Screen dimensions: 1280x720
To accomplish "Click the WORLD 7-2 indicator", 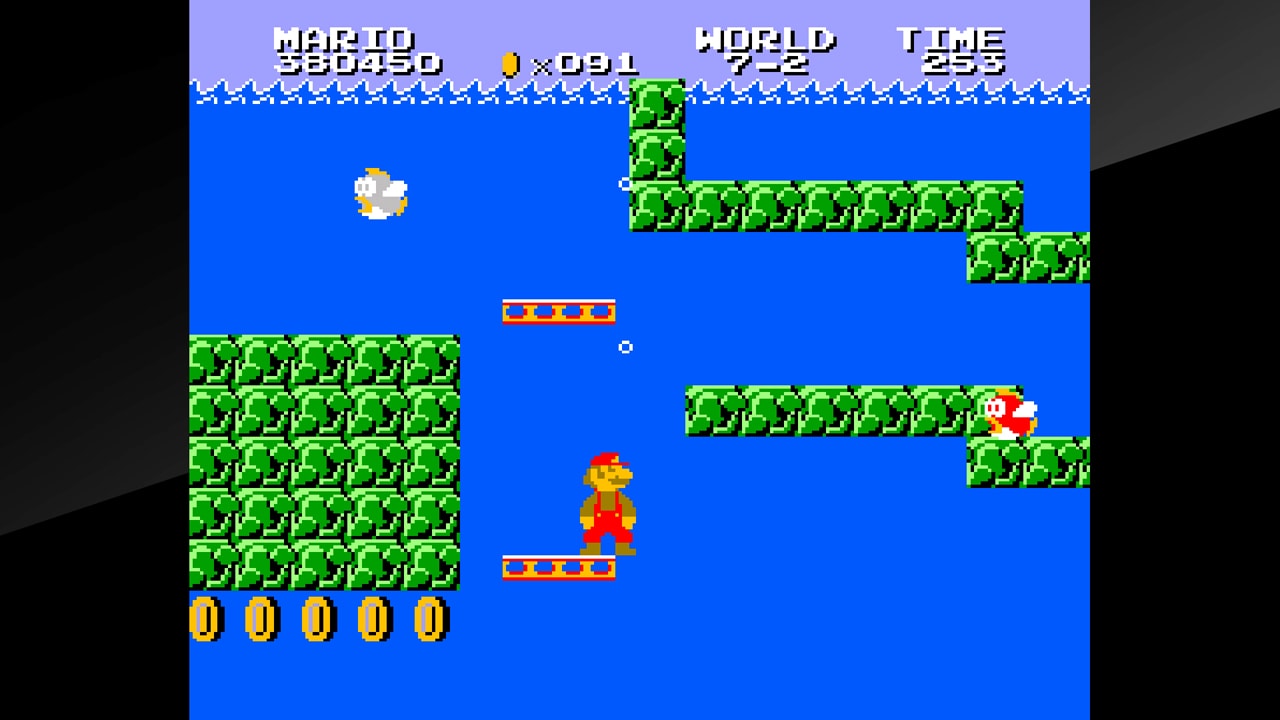I will [x=765, y=50].
